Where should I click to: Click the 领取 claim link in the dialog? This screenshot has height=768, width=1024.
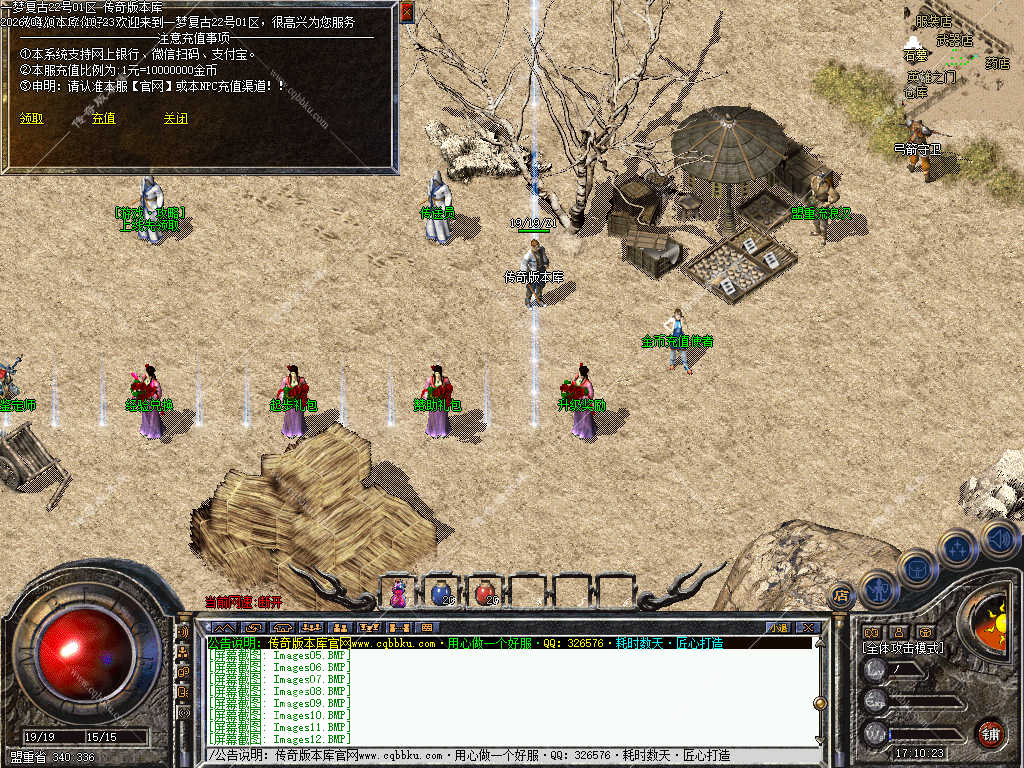pos(32,118)
